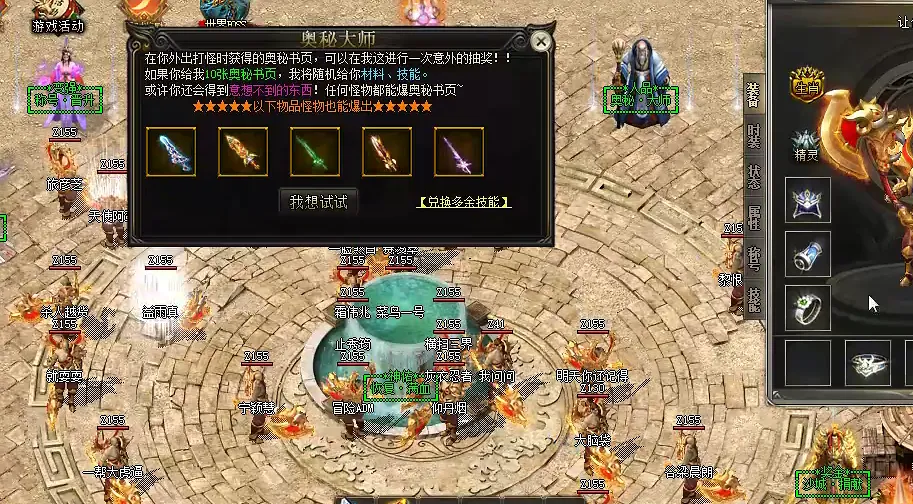Select the purple sword reward icon
Viewport: 913px width, 504px height.
click(x=459, y=152)
